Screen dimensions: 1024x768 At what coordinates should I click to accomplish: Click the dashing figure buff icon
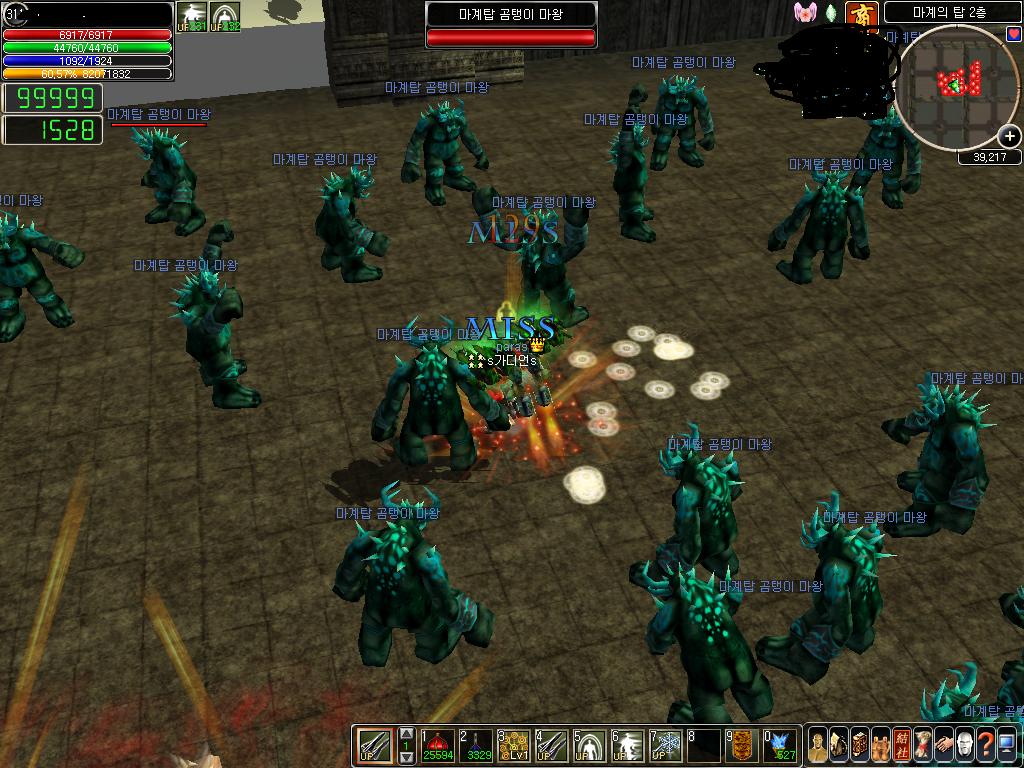(192, 17)
